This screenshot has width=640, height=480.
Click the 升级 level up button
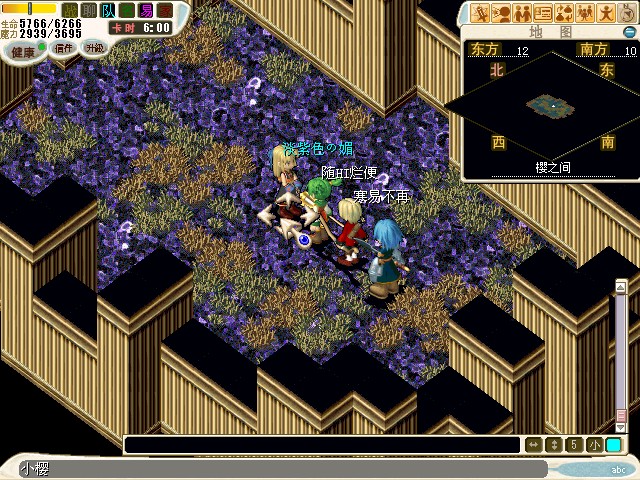[x=94, y=48]
